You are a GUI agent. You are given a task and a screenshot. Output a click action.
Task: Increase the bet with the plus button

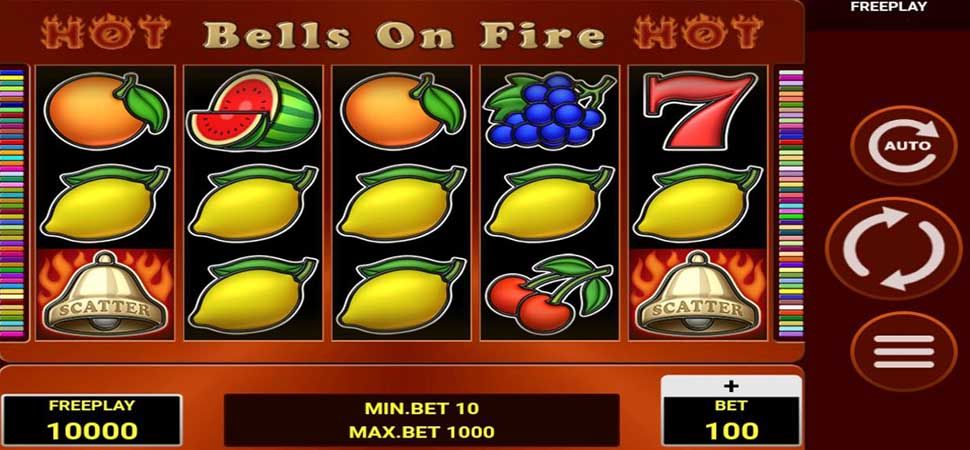(x=731, y=386)
